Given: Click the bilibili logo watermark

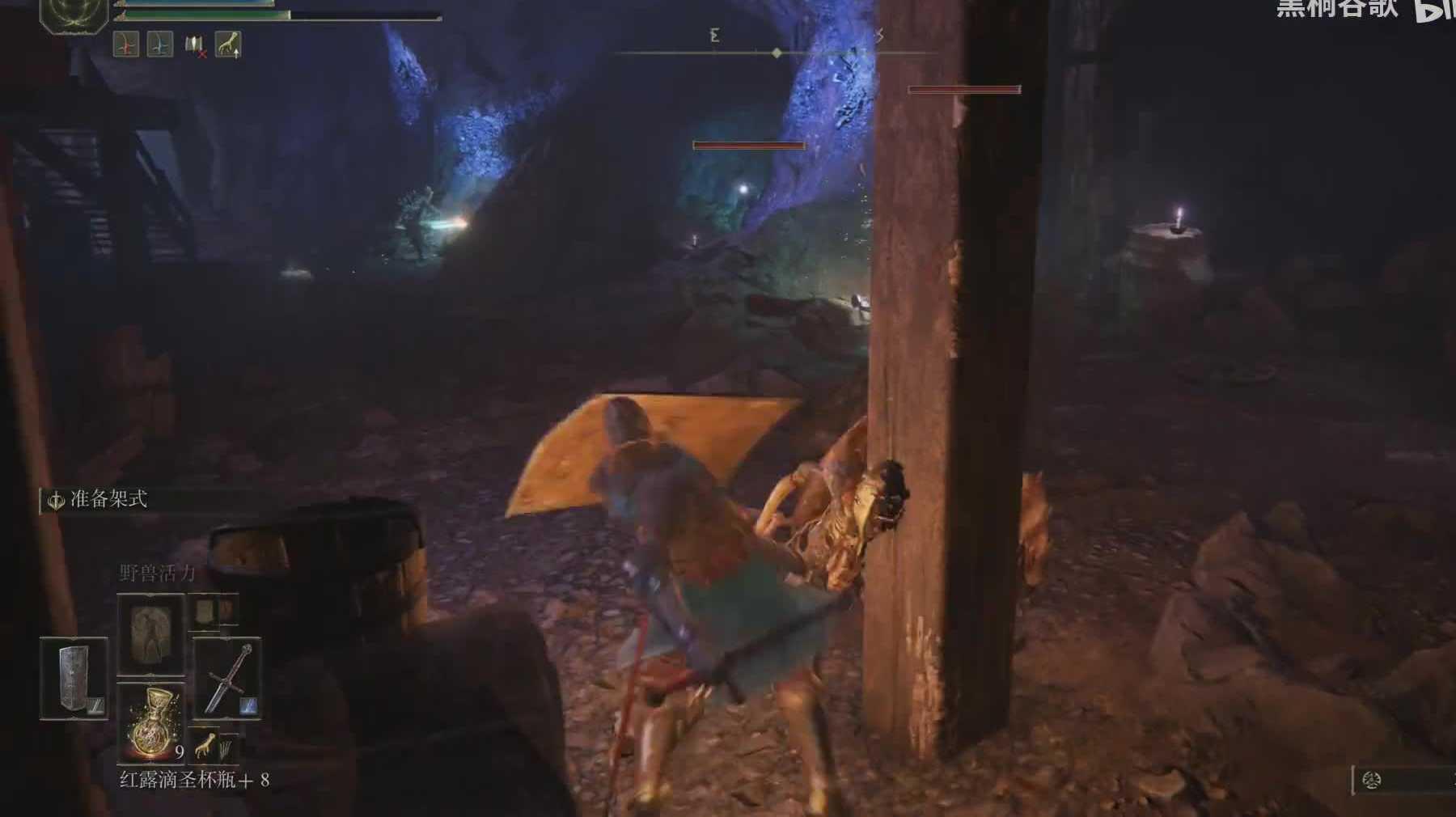Looking at the screenshot, I should pos(1433,10).
